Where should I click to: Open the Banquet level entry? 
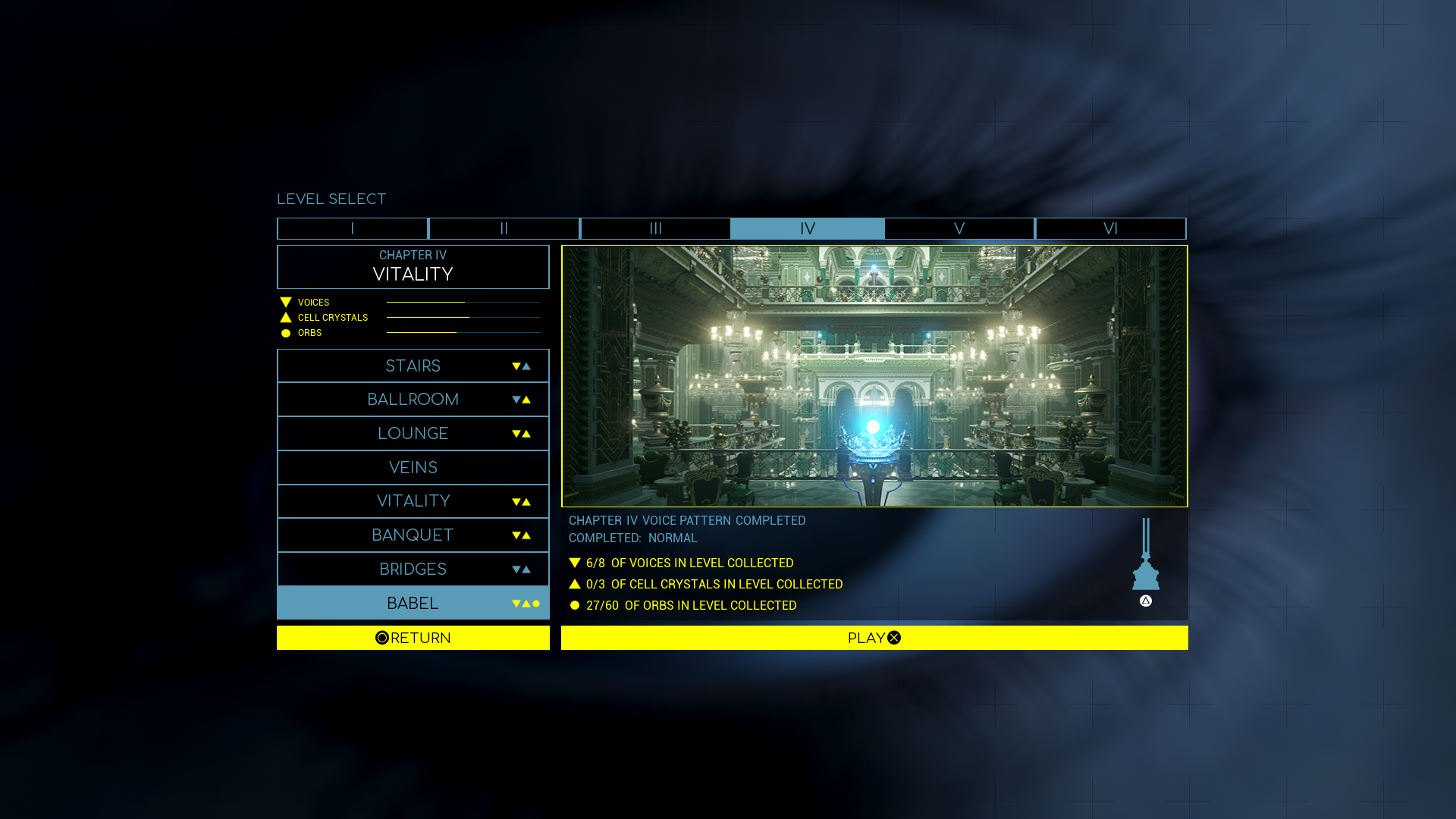pyautogui.click(x=413, y=535)
